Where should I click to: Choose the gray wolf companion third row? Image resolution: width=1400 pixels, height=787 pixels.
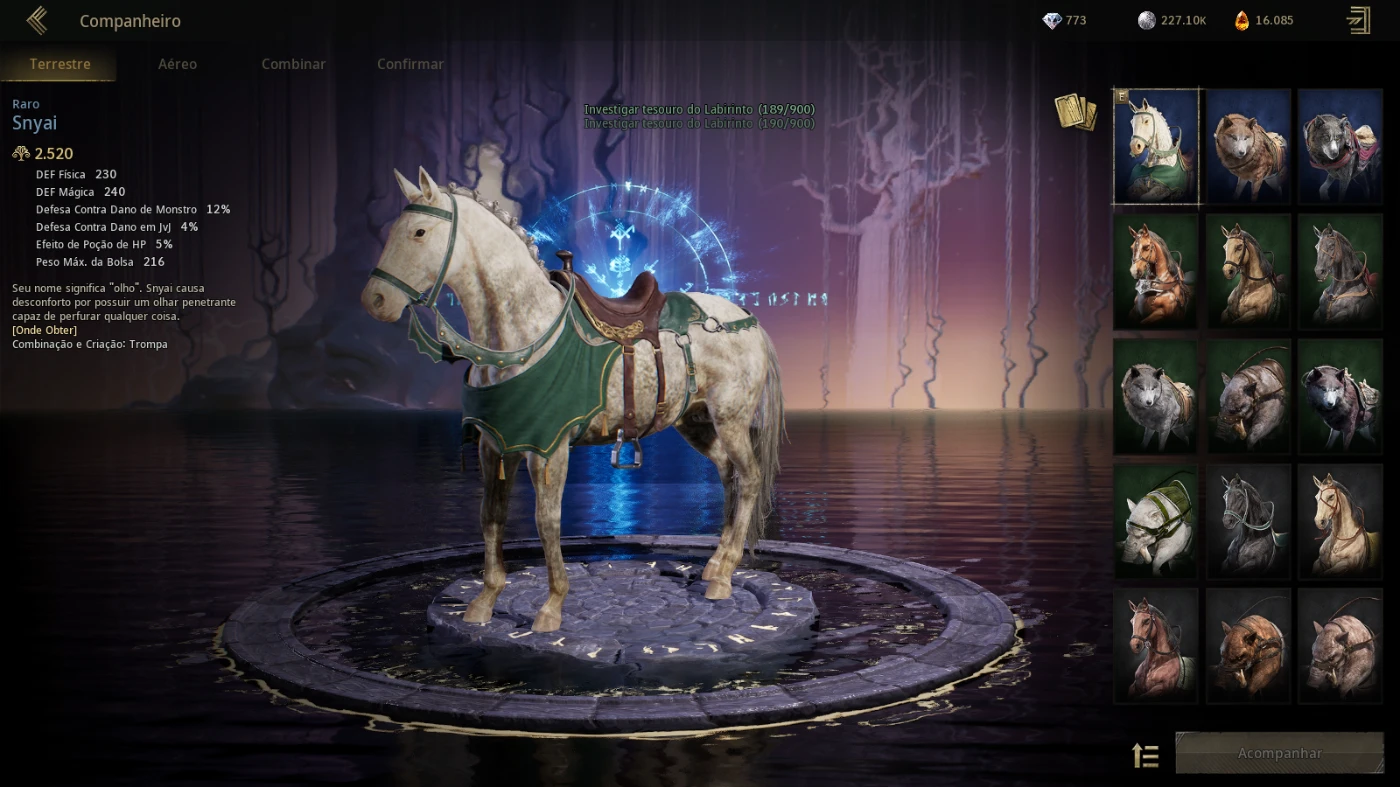[x=1156, y=396]
